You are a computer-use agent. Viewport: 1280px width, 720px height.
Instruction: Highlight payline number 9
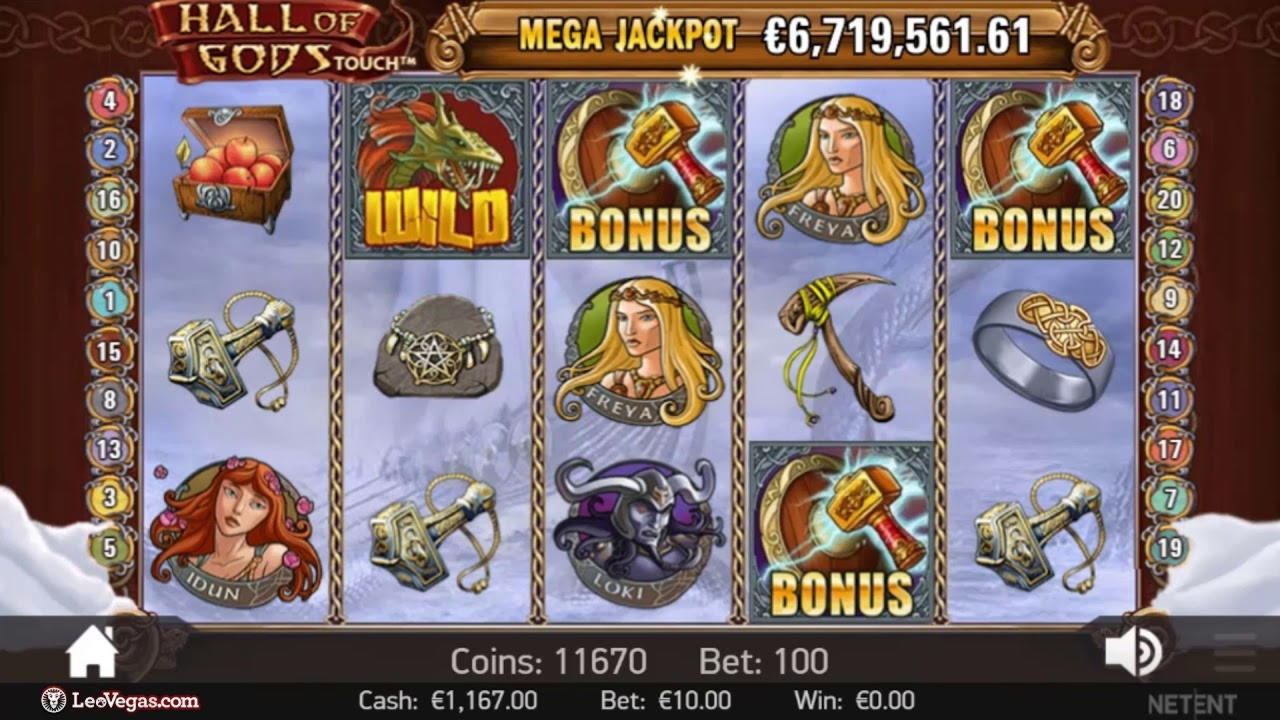coord(1169,299)
